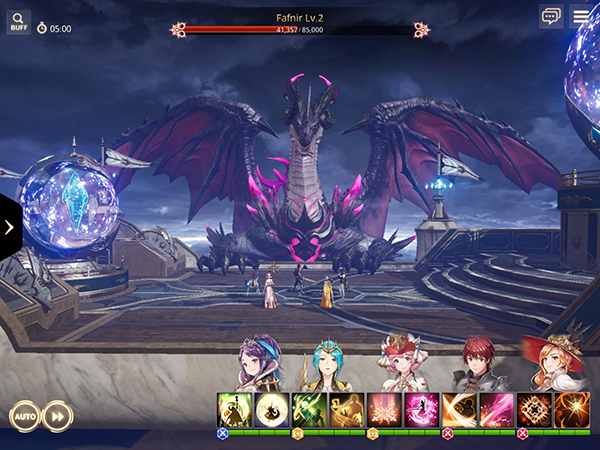The width and height of the screenshot is (600, 450).
Task: Select the pink-haired hero with red hat
Action: coord(402,365)
